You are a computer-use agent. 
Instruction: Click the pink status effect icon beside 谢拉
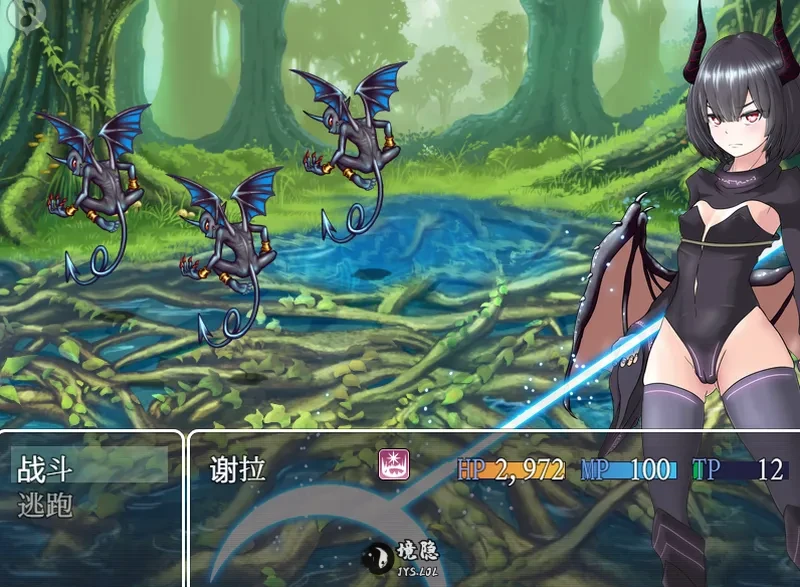[391, 466]
